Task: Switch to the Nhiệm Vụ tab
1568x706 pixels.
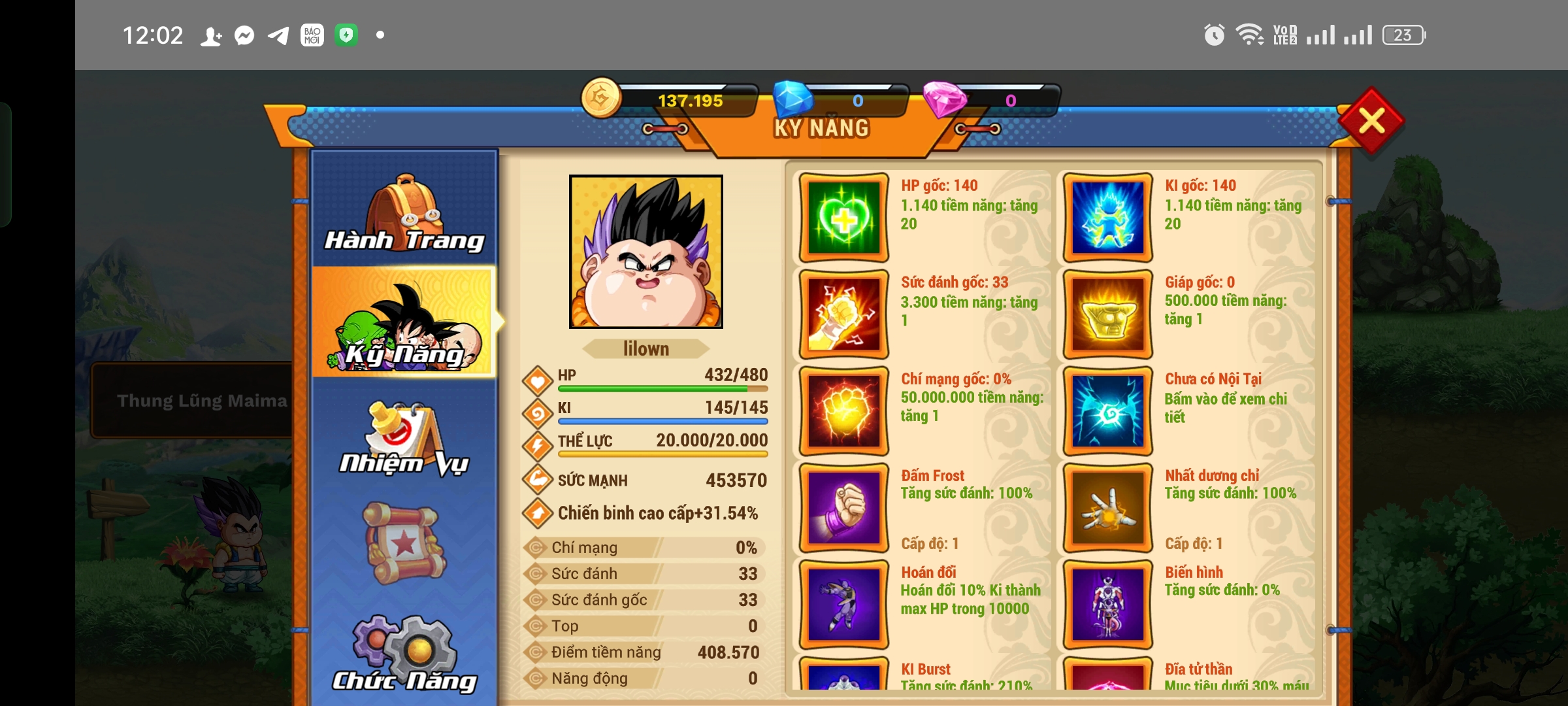Action: (x=404, y=438)
